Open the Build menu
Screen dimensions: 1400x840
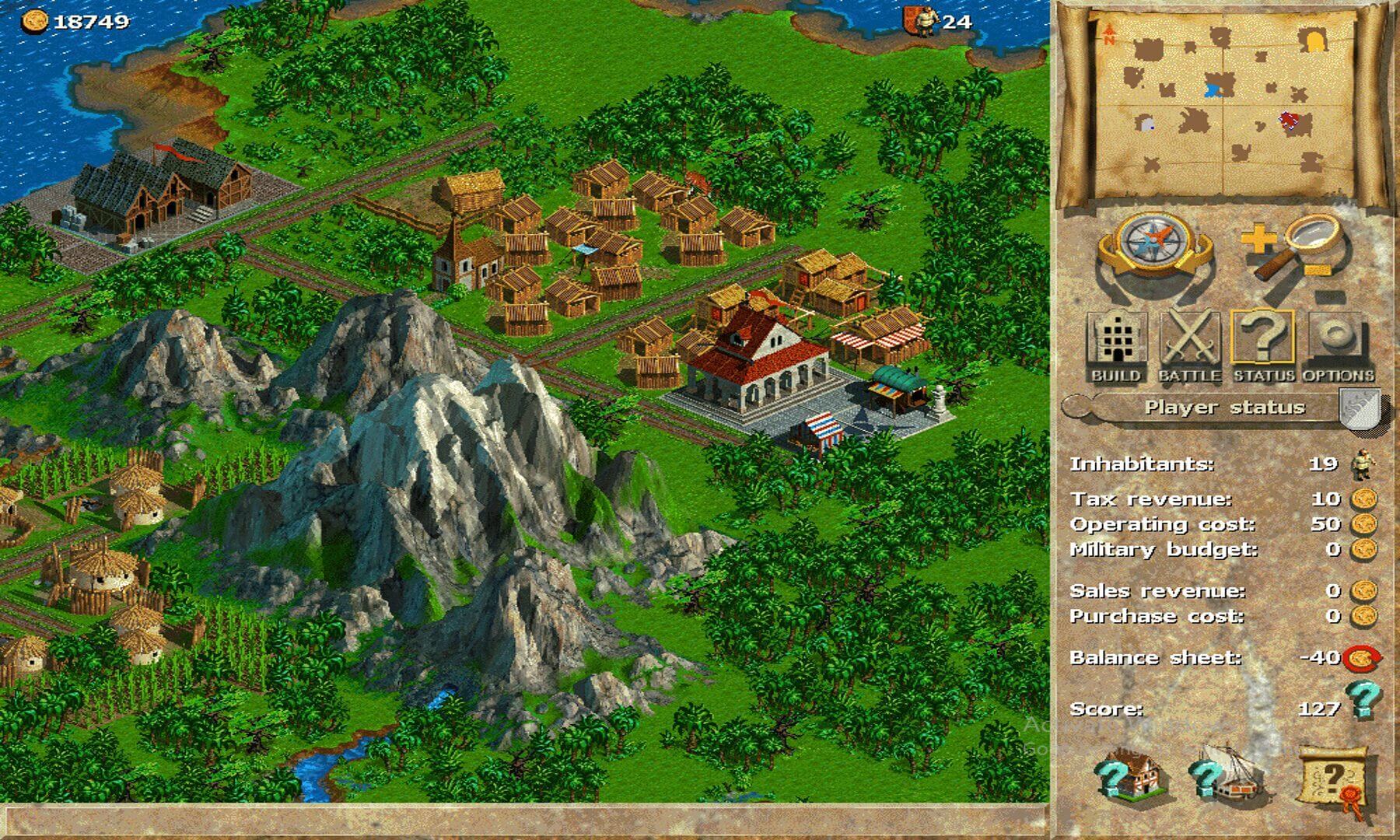[x=1116, y=346]
